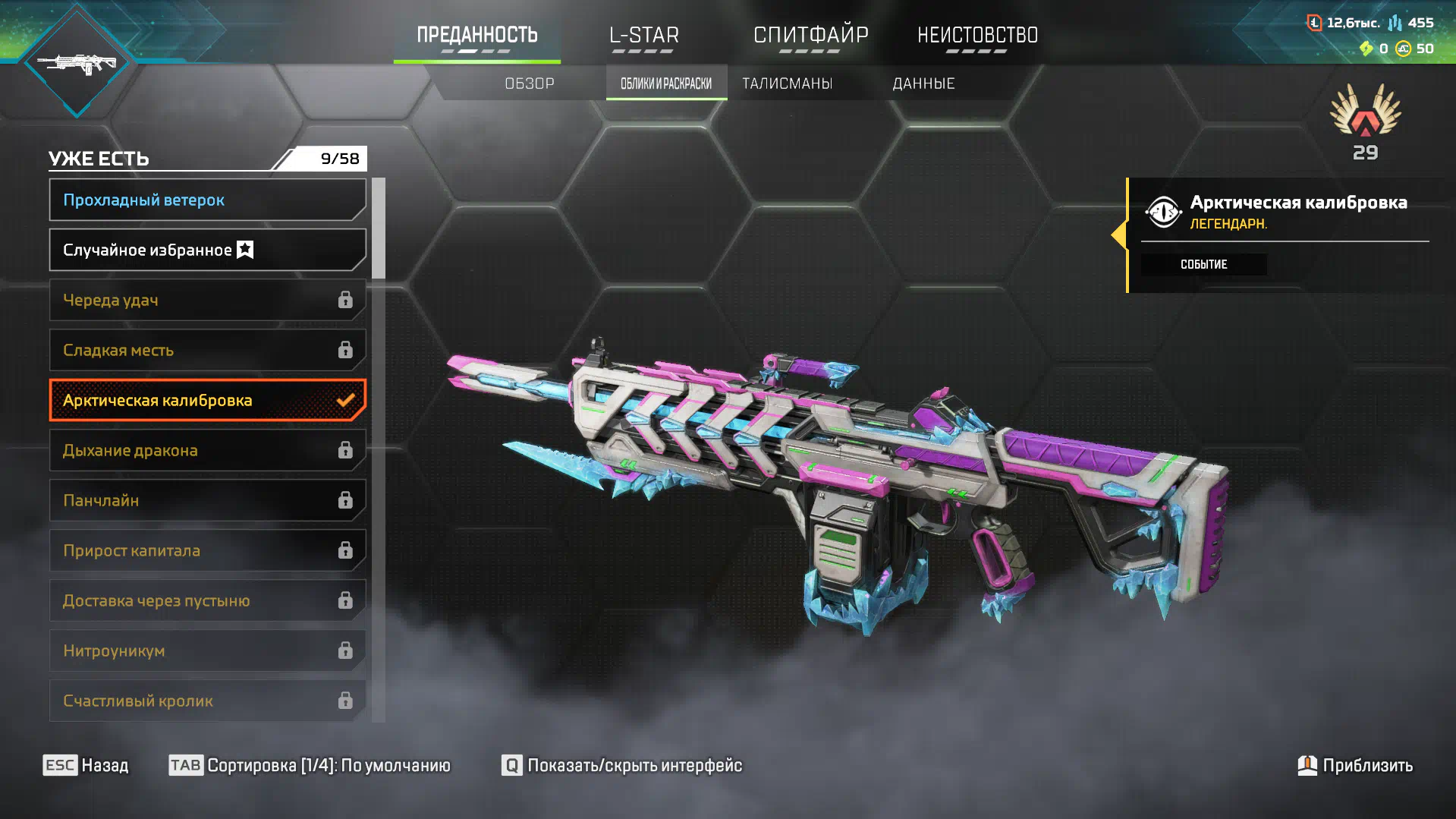Viewport: 1456px width, 819px height.
Task: Select the Случайное избранное option
Action: point(207,250)
